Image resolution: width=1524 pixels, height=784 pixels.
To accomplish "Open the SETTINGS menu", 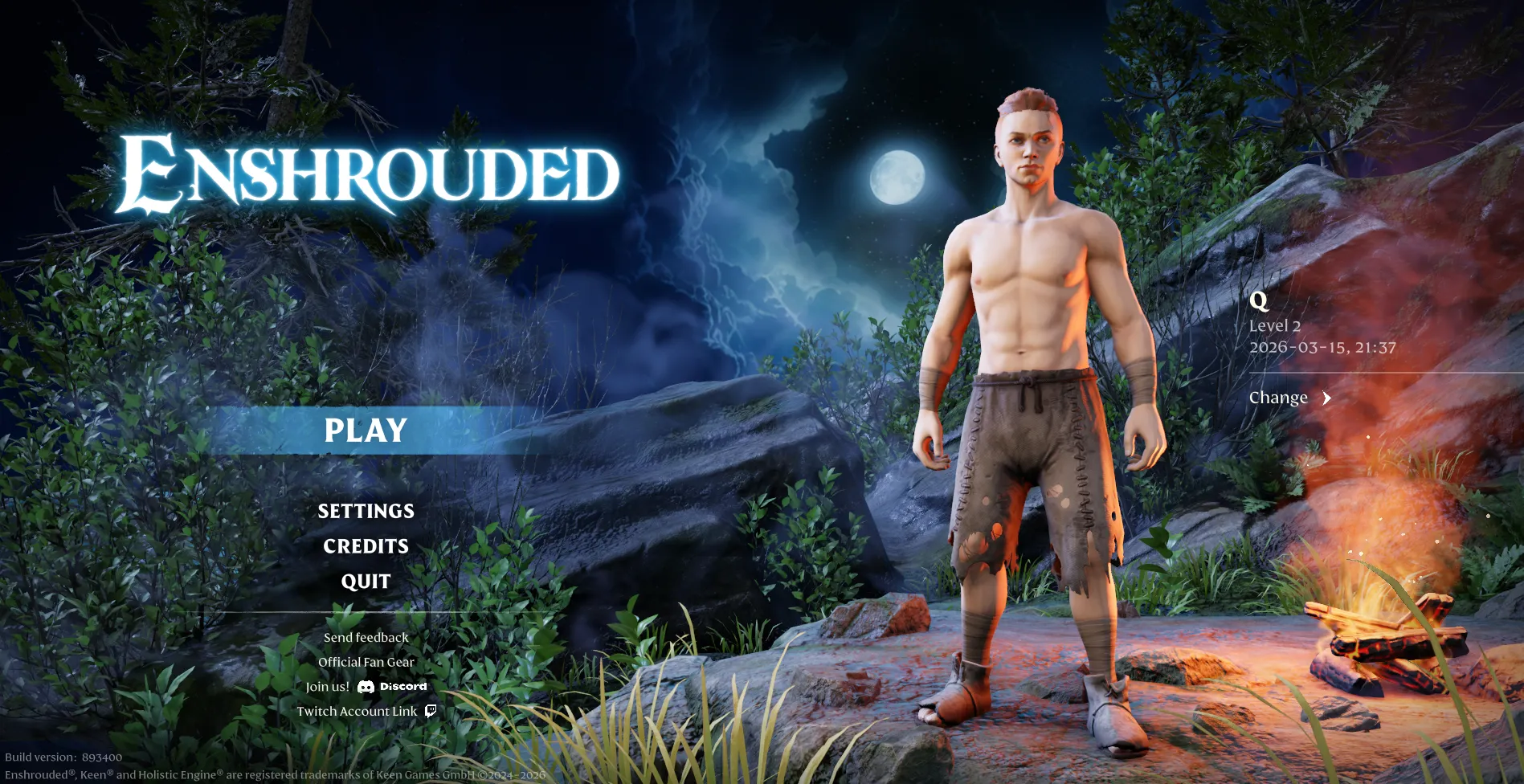I will pos(366,511).
